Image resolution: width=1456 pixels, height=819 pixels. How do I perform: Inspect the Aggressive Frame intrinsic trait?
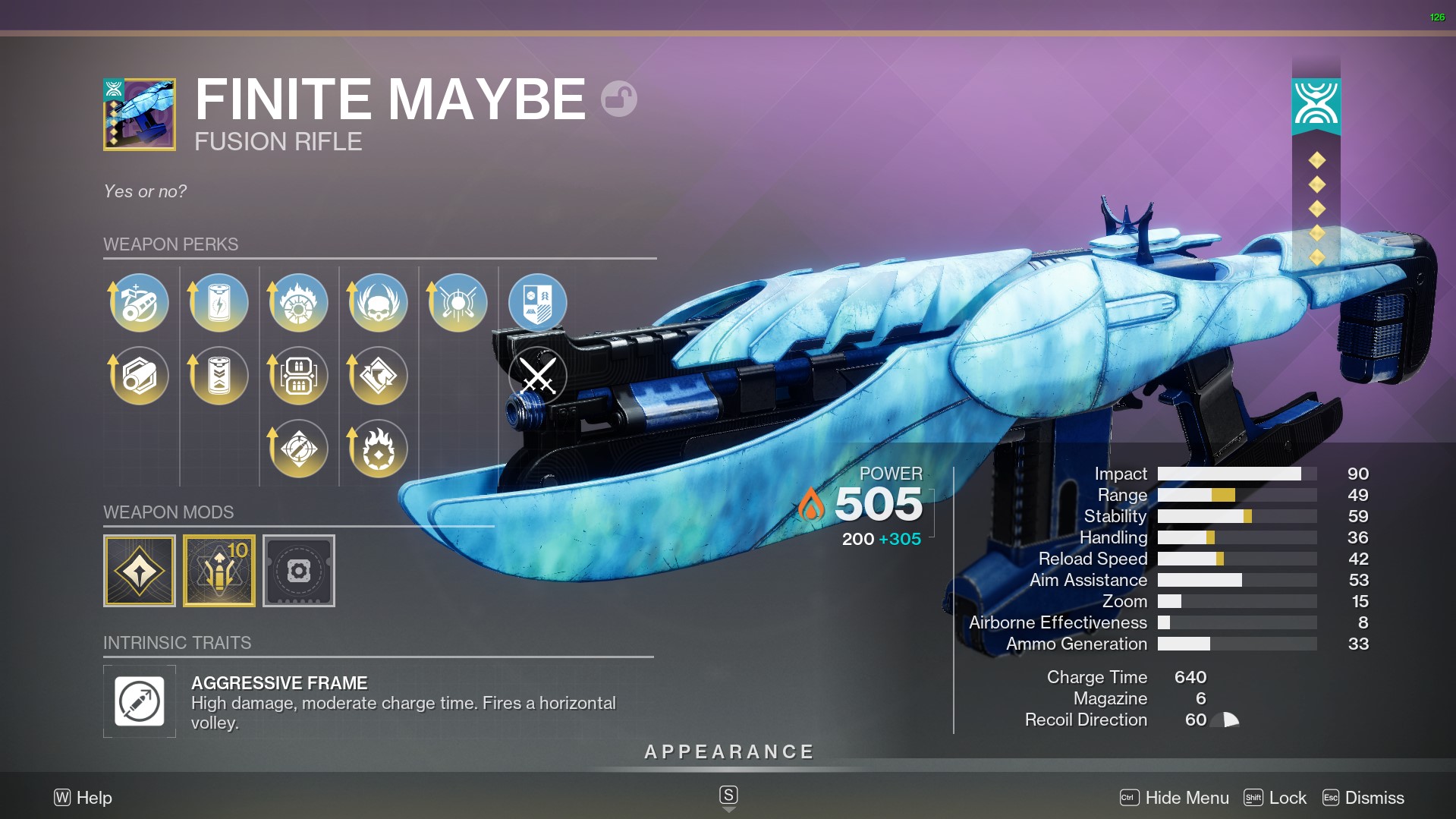[140, 701]
